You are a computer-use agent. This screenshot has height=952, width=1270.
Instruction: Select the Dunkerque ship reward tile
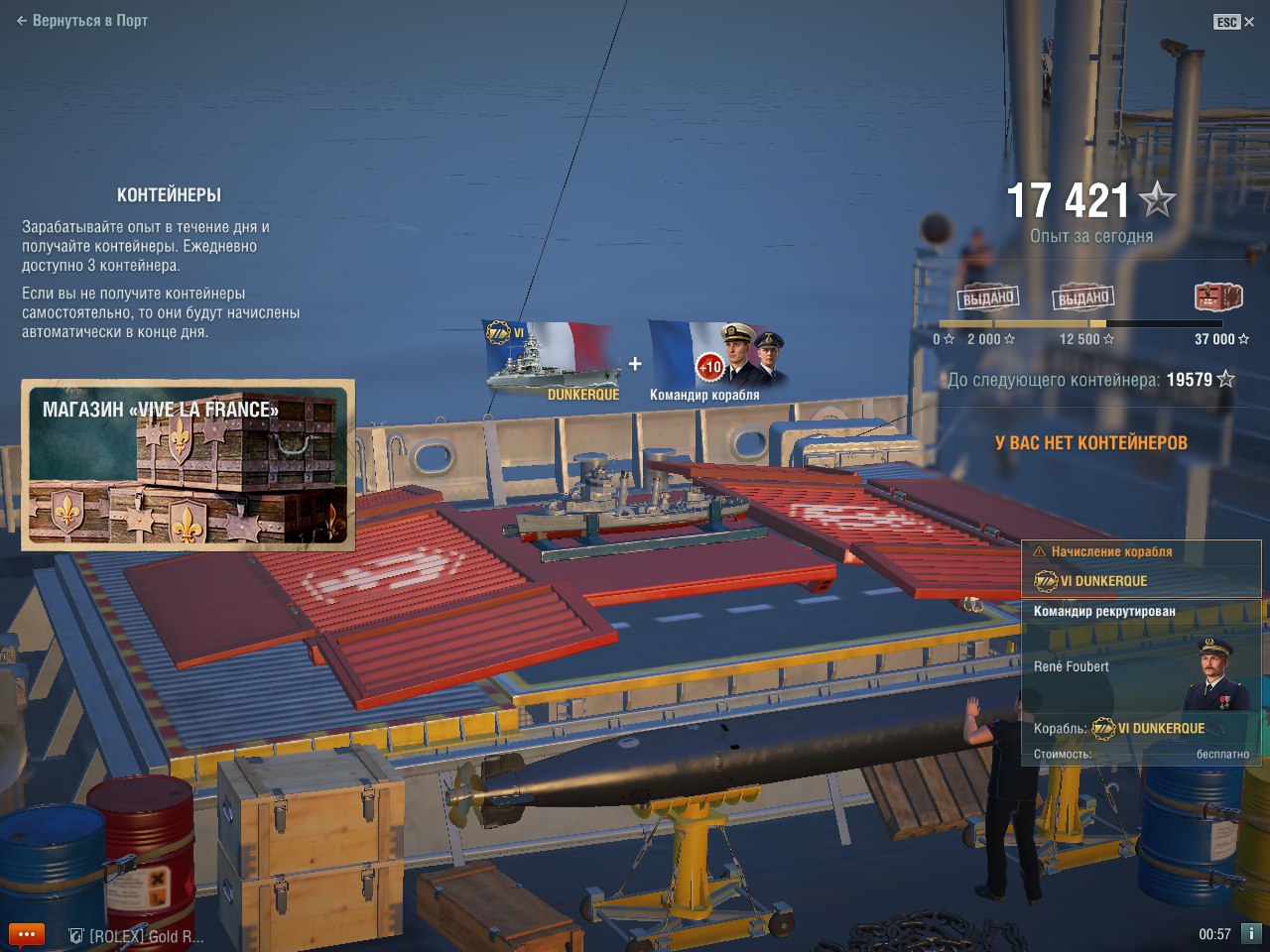[550, 361]
